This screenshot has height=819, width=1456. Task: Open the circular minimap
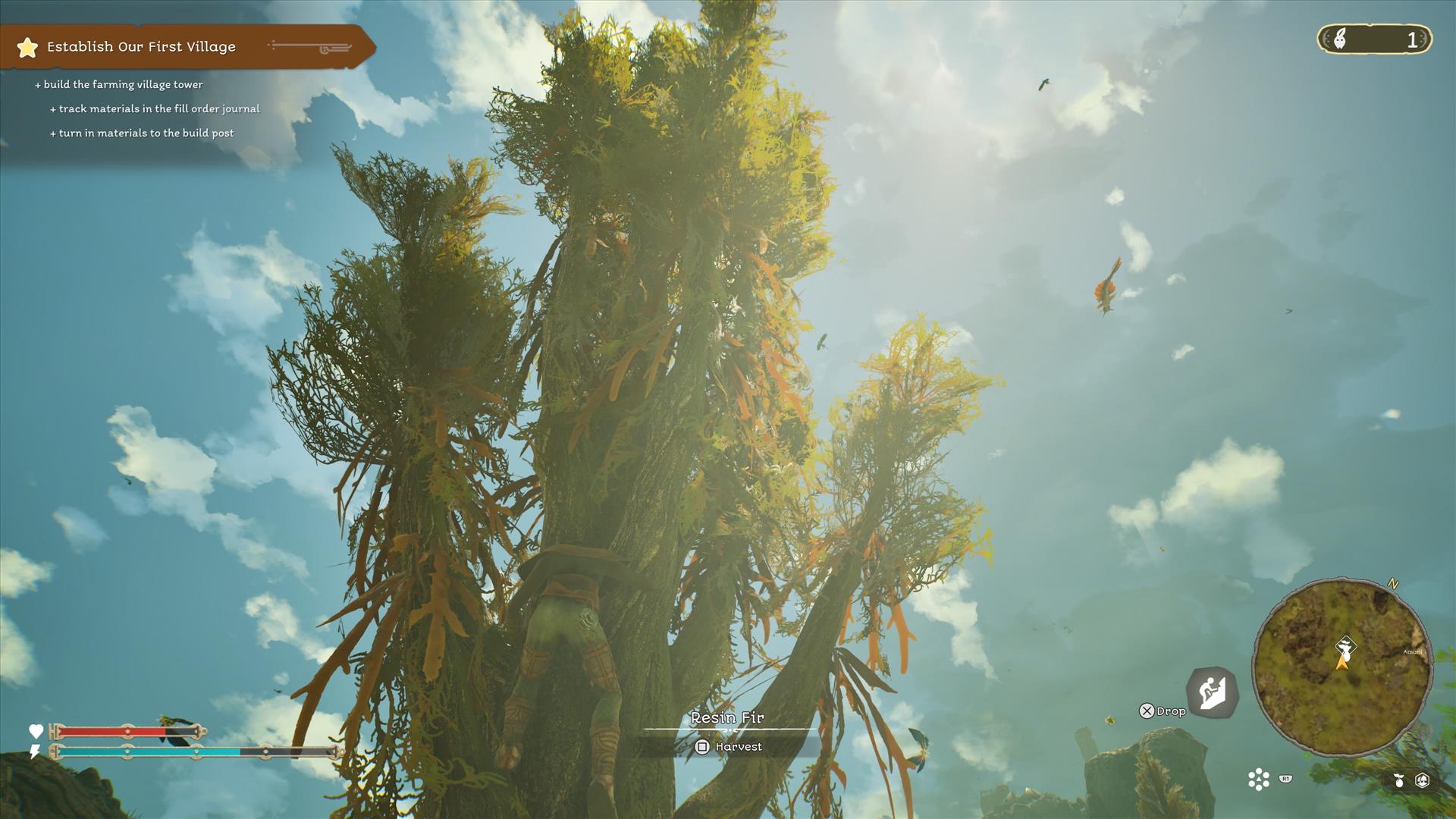click(x=1341, y=667)
